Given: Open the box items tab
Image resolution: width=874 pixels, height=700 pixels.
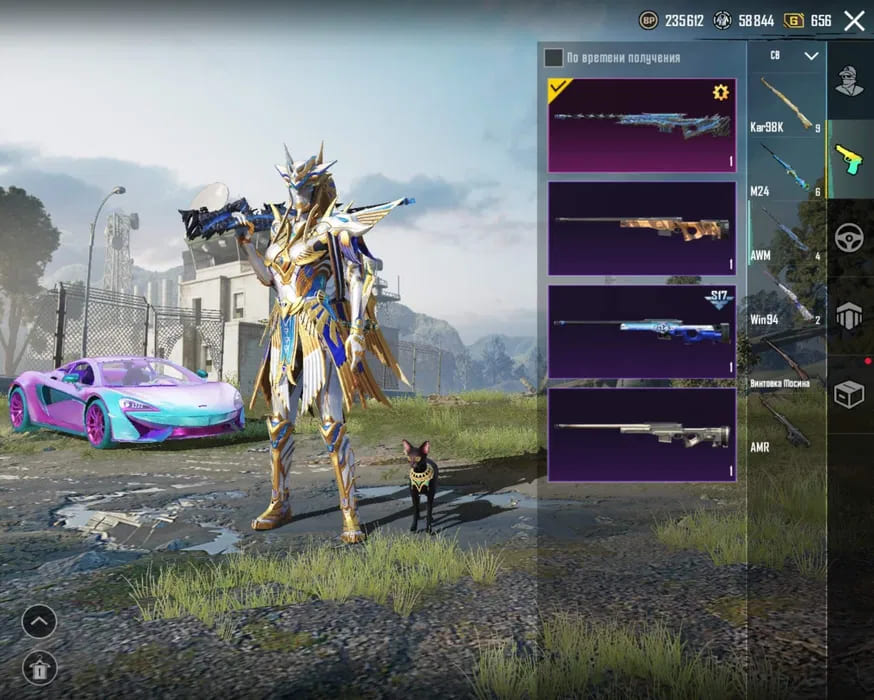Looking at the screenshot, I should [x=849, y=395].
